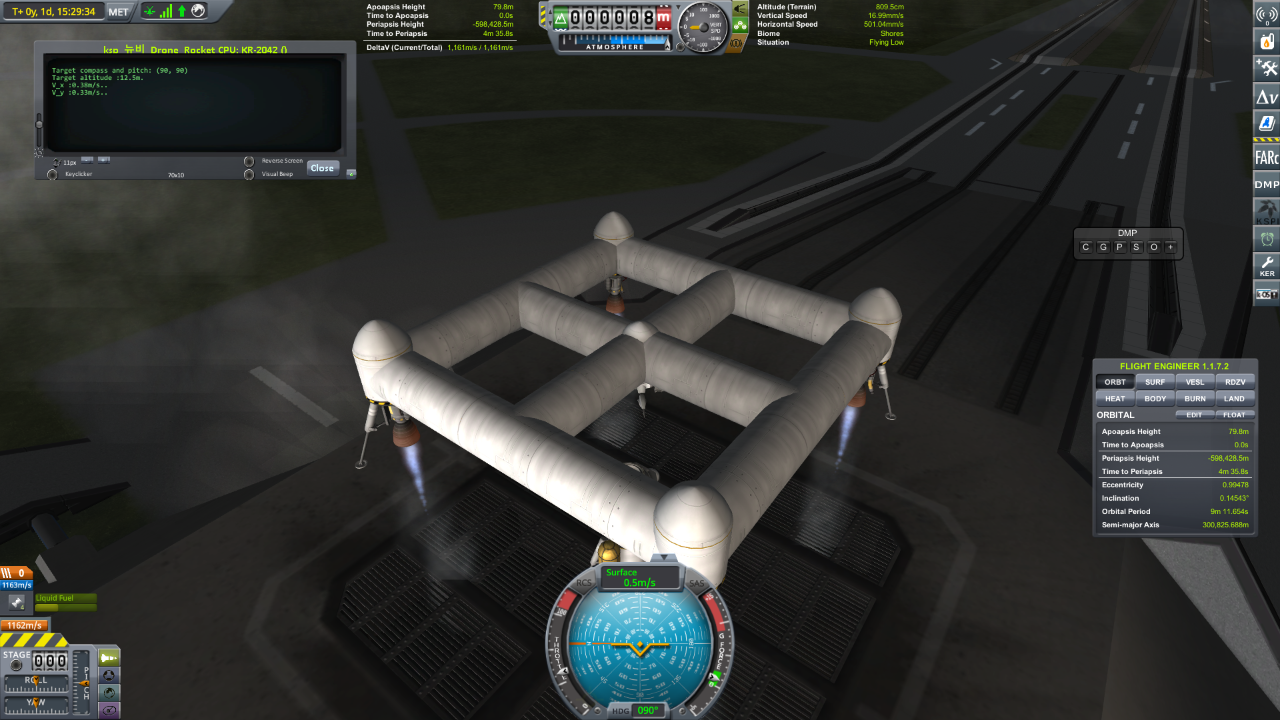Viewport: 1280px width, 720px height.
Task: Toggle RCS on the navball
Action: tap(584, 583)
